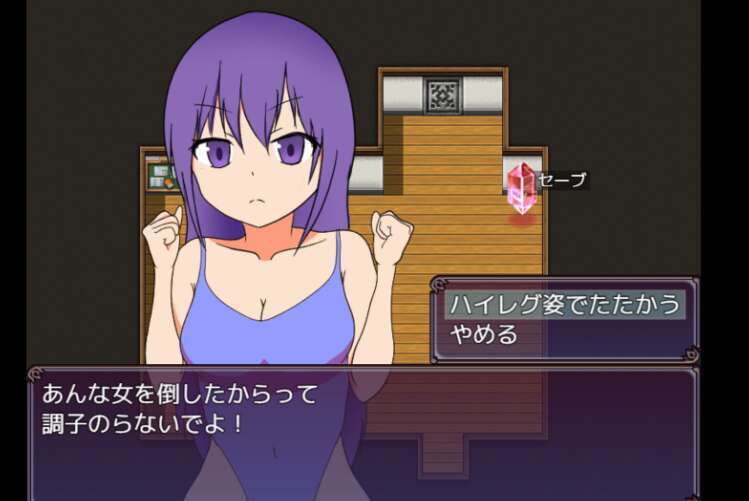Image resolution: width=749 pixels, height=501 pixels.
Task: Choose the ハイレグ姿でたたかう option
Action: 565,304
